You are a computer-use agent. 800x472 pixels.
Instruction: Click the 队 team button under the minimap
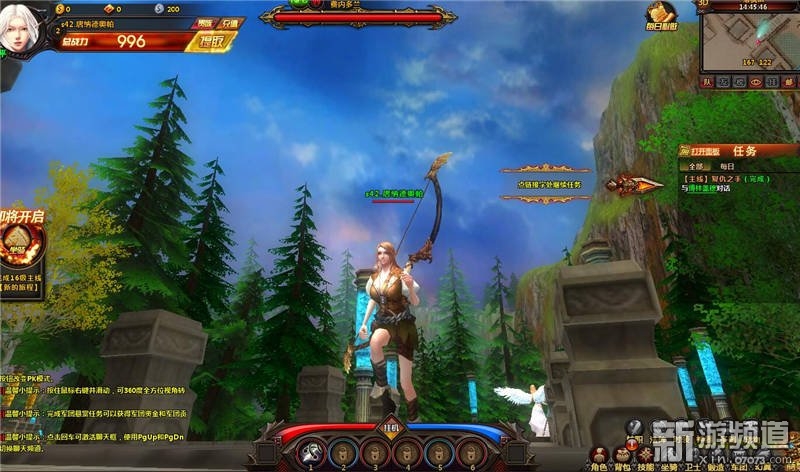[707, 81]
